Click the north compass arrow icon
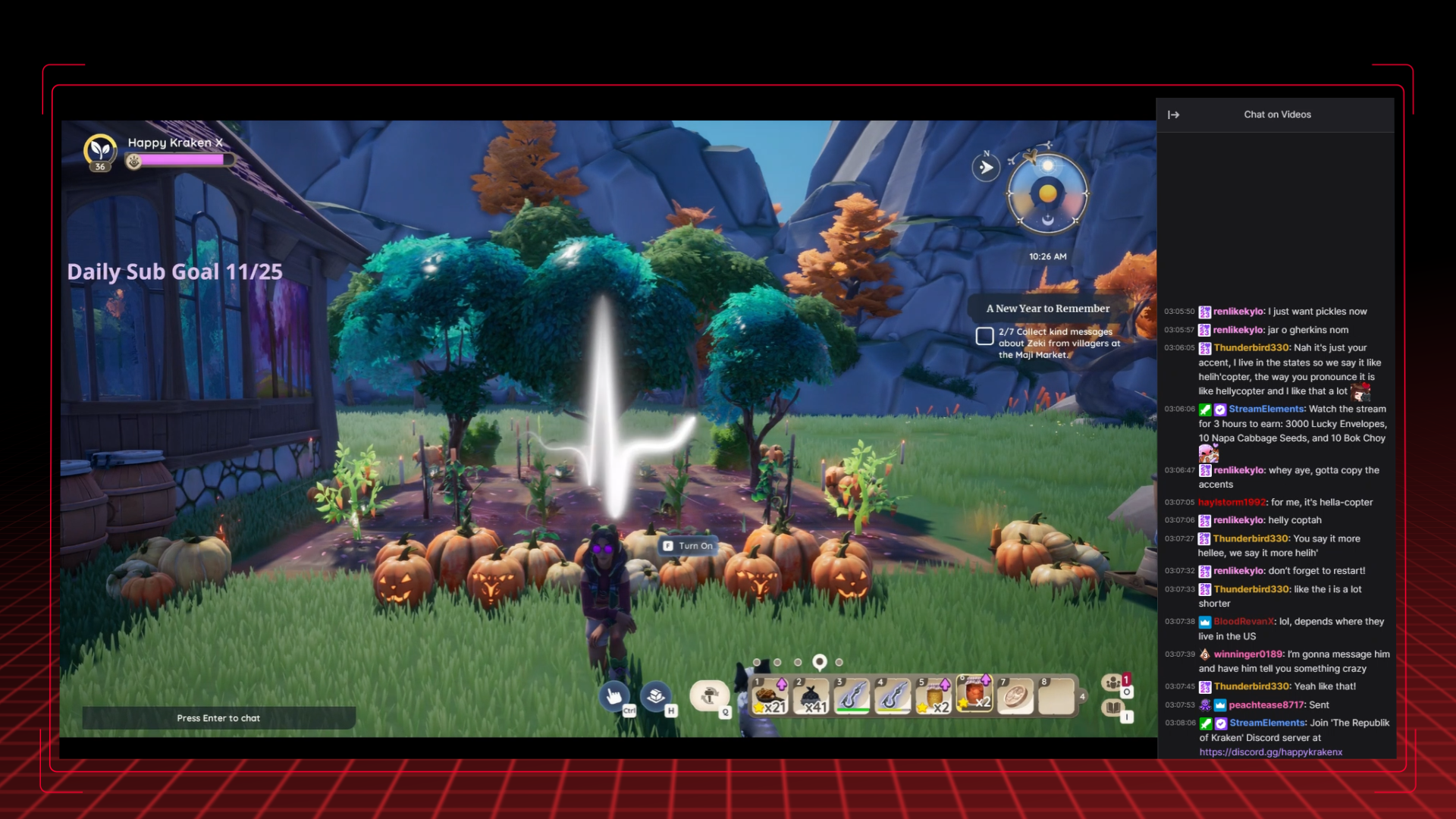The height and width of the screenshot is (819, 1456). click(x=986, y=168)
